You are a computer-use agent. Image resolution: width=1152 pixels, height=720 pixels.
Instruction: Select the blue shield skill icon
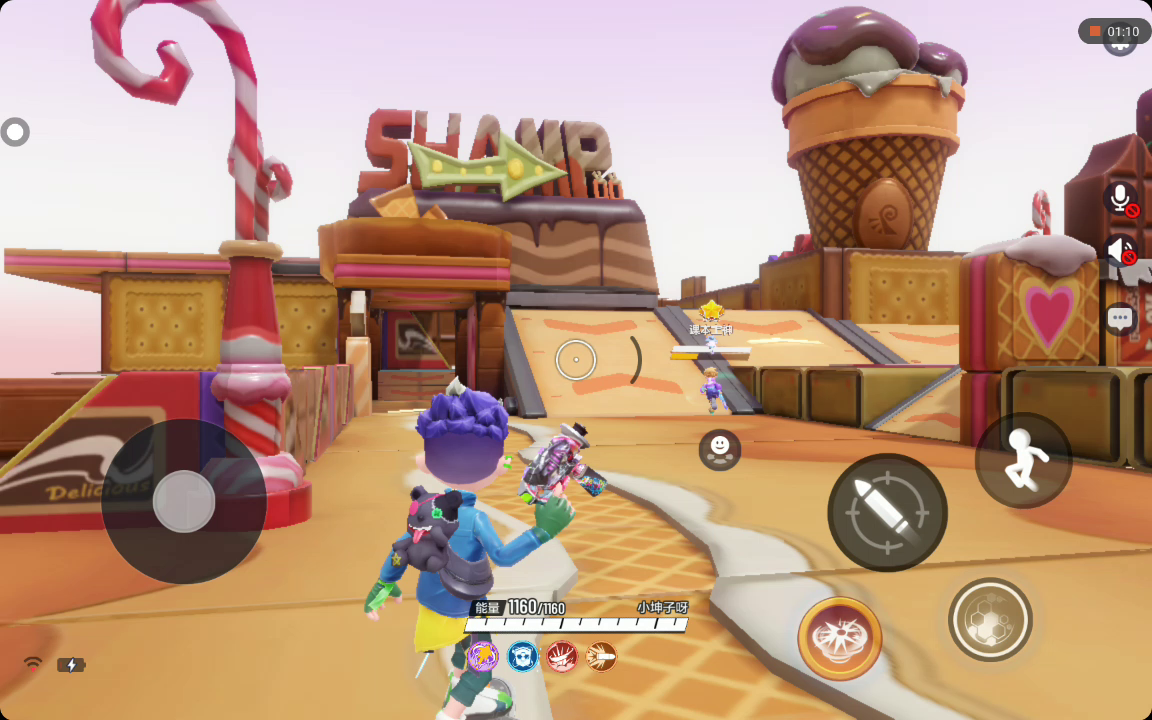522,656
